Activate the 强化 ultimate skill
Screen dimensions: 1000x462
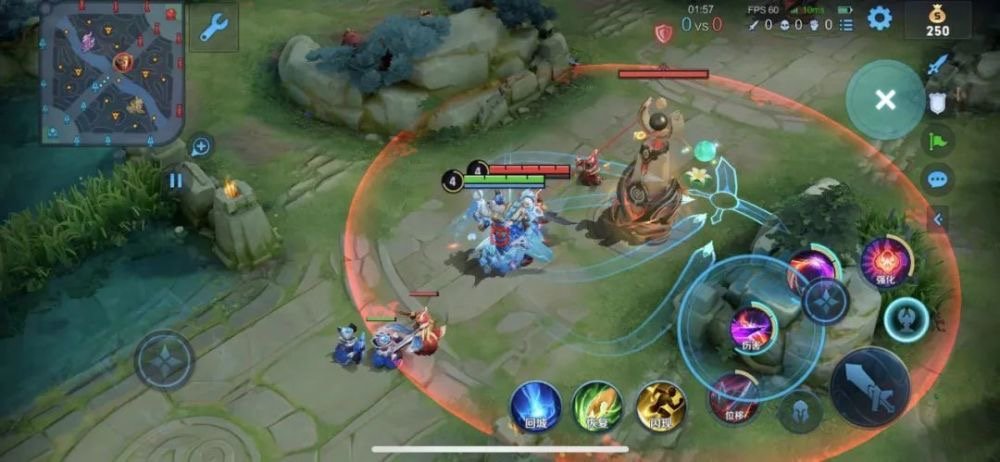coord(884,262)
